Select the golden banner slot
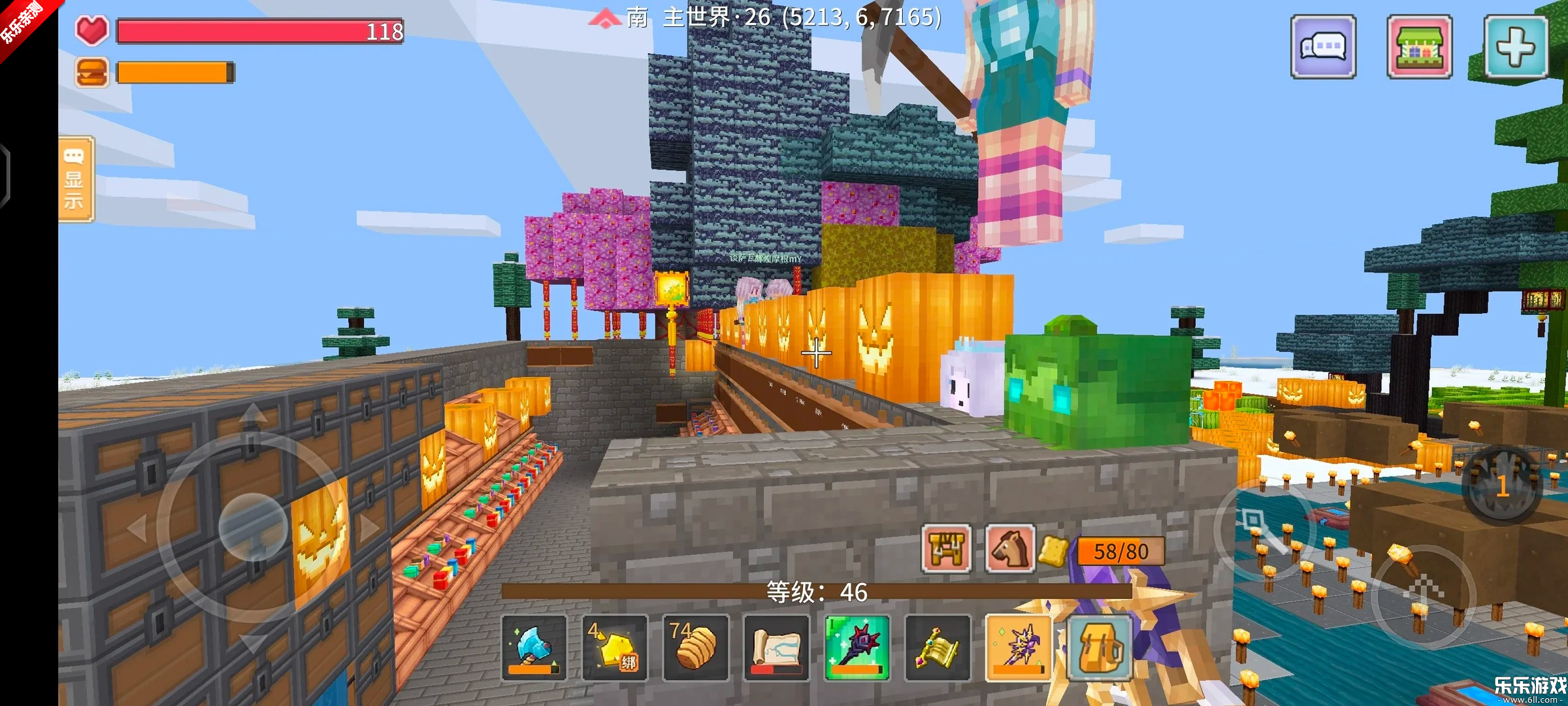The height and width of the screenshot is (706, 1568). [x=938, y=647]
